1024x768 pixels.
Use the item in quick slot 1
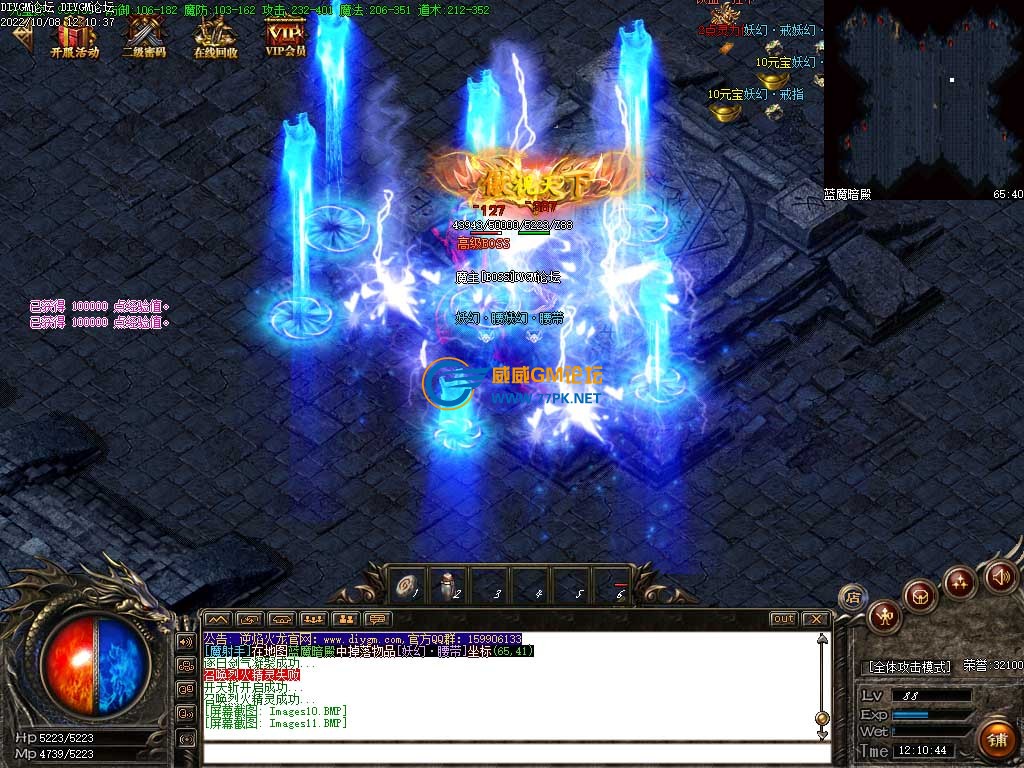pos(408,585)
